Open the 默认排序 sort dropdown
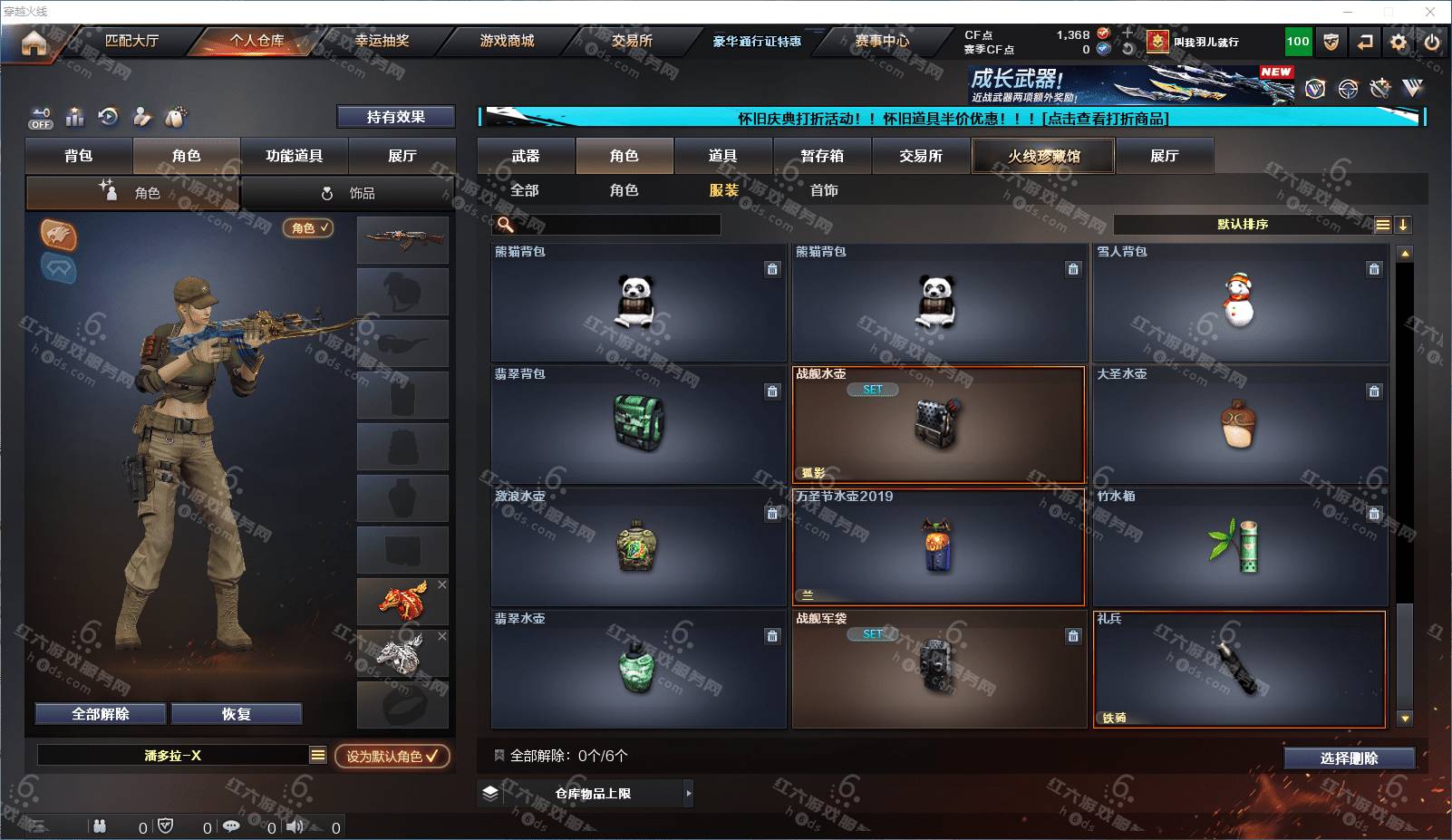1452x840 pixels. coord(1244,225)
